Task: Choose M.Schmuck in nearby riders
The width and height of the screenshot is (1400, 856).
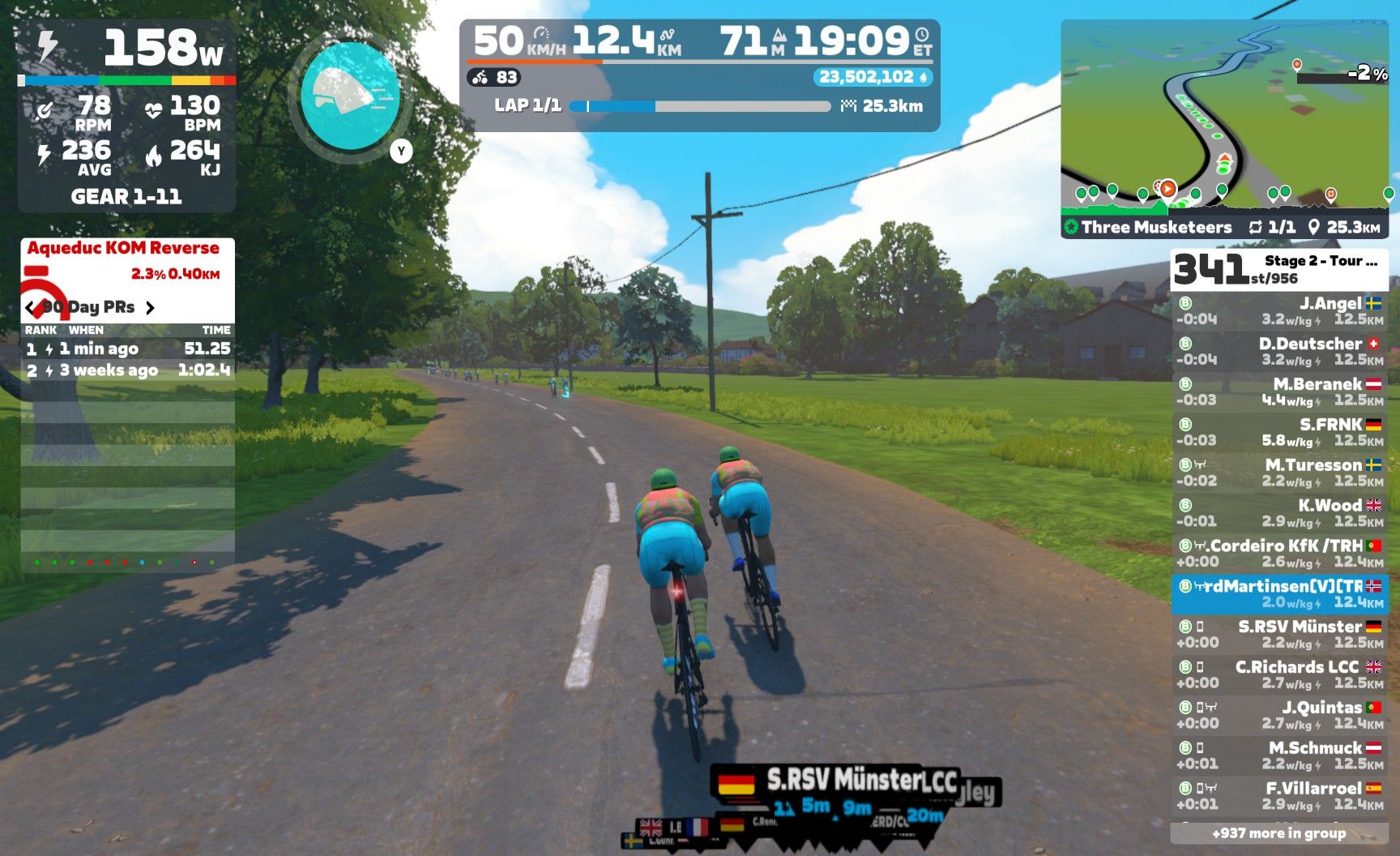Action: coord(1279,755)
